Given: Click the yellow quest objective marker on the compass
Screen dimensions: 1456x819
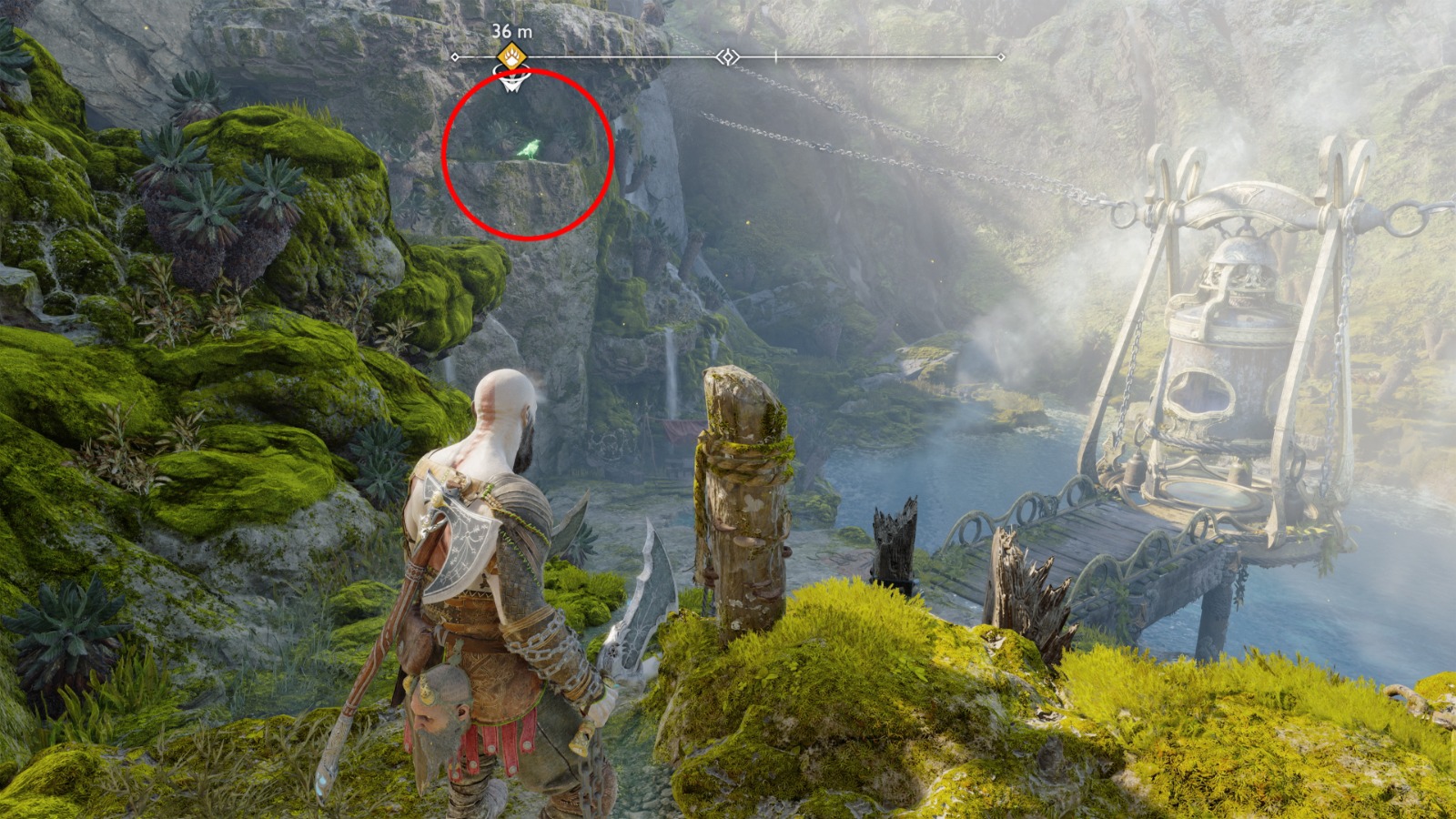Looking at the screenshot, I should coord(510,56).
